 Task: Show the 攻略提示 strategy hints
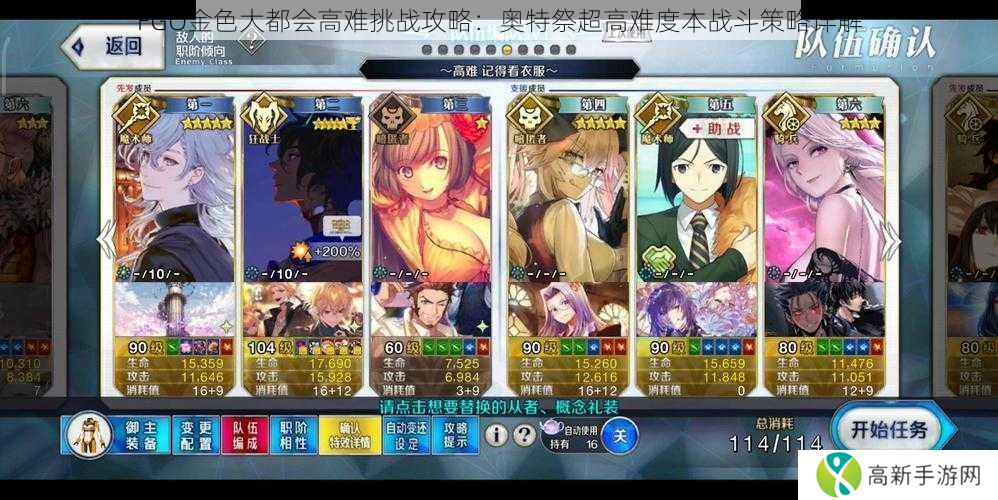[455, 435]
